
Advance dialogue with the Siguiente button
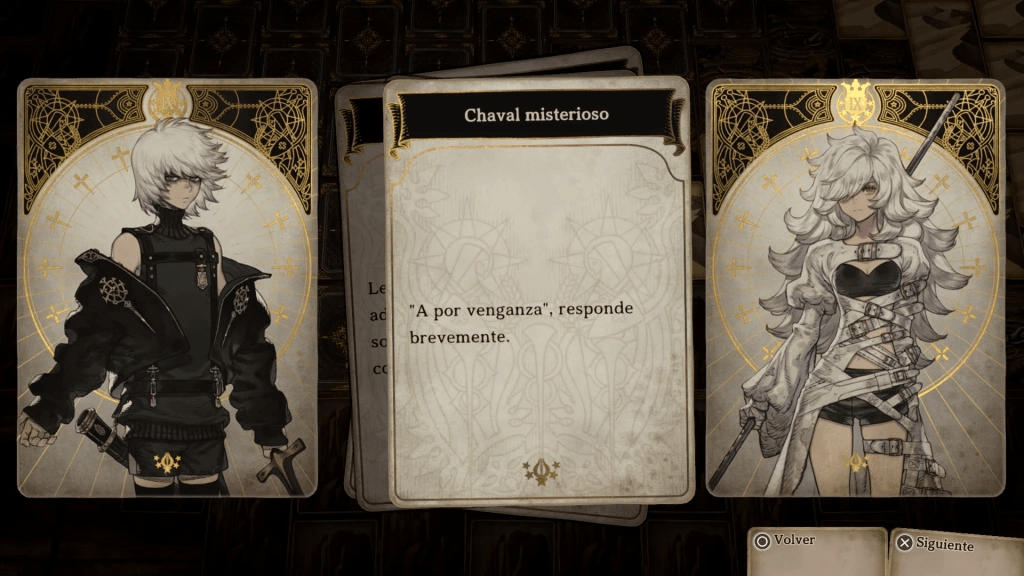[936, 545]
